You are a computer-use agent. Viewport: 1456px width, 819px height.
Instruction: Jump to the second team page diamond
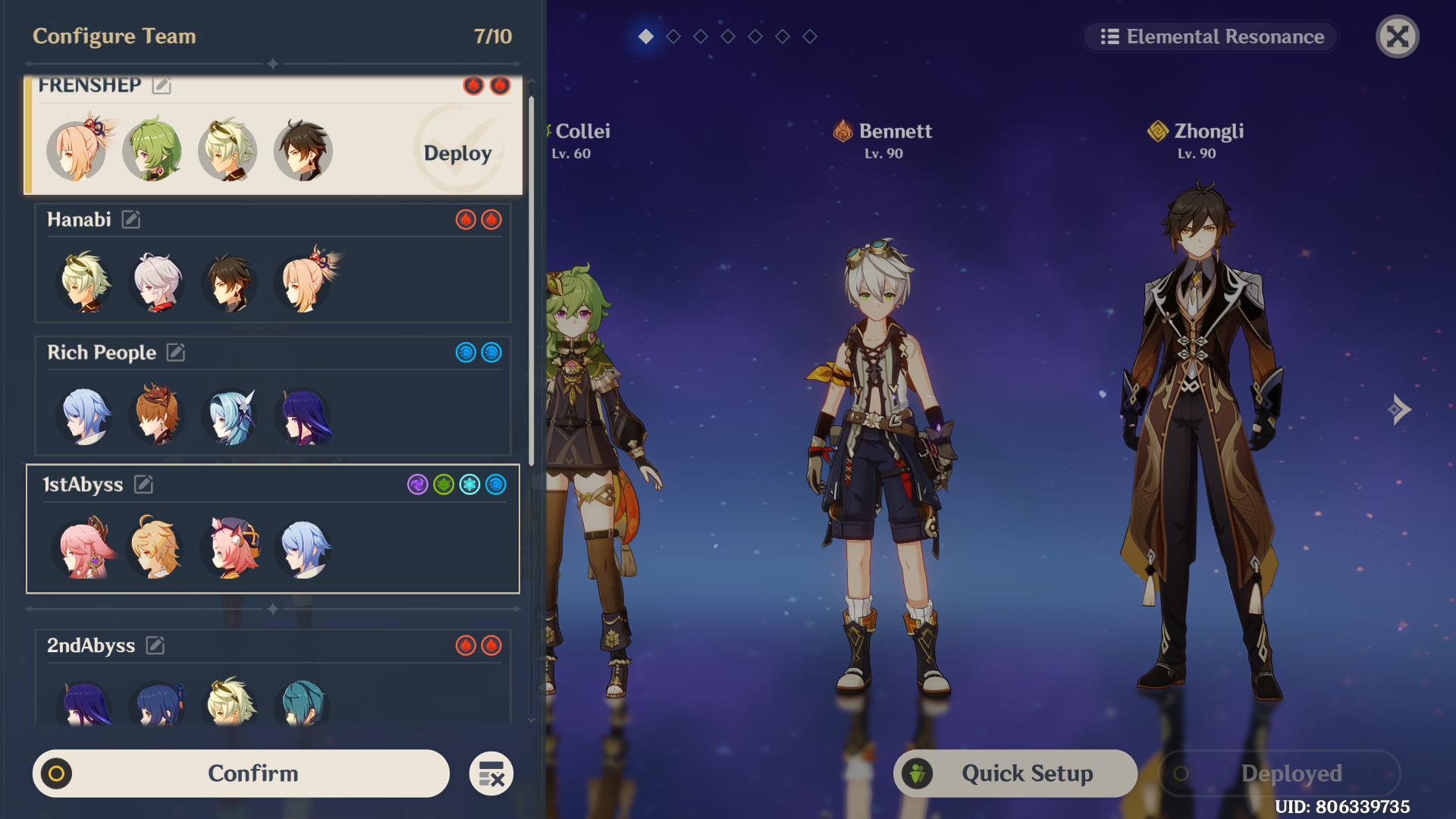coord(673,36)
